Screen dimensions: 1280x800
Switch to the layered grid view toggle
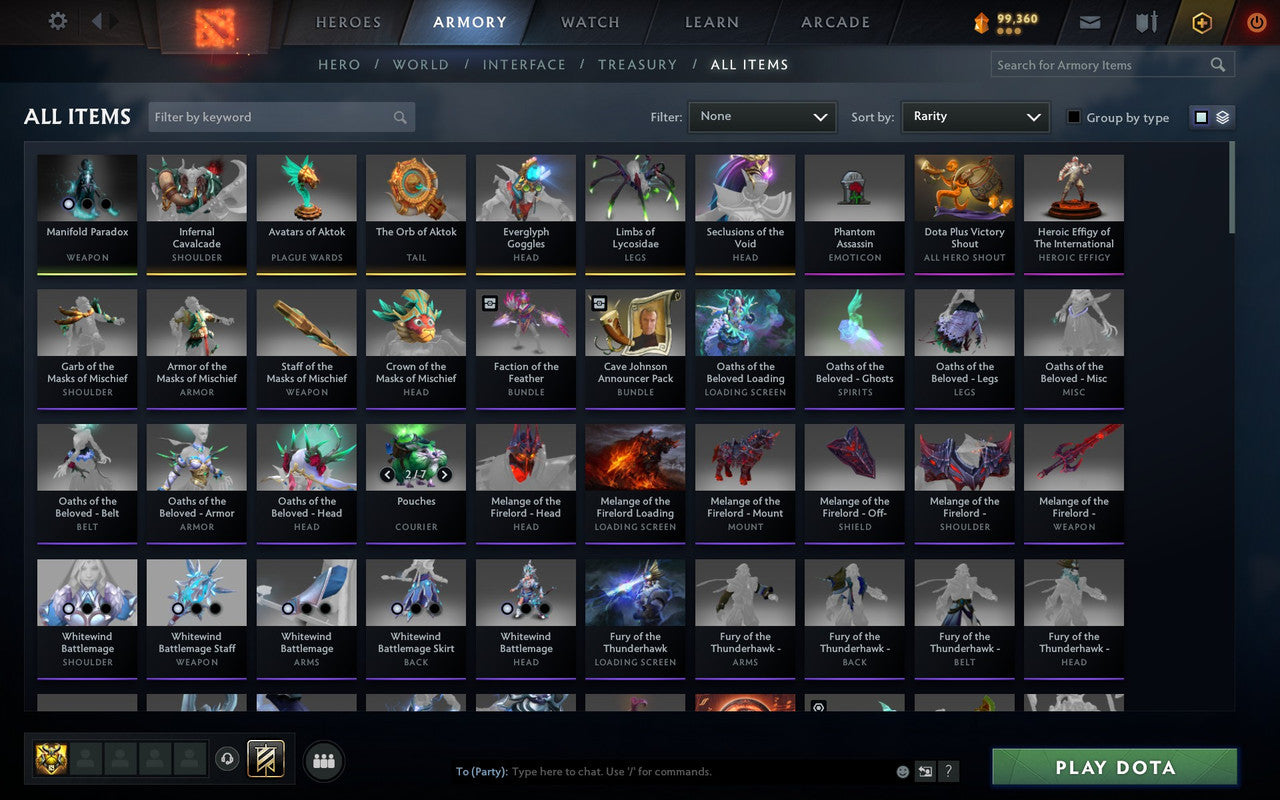[x=1222, y=116]
